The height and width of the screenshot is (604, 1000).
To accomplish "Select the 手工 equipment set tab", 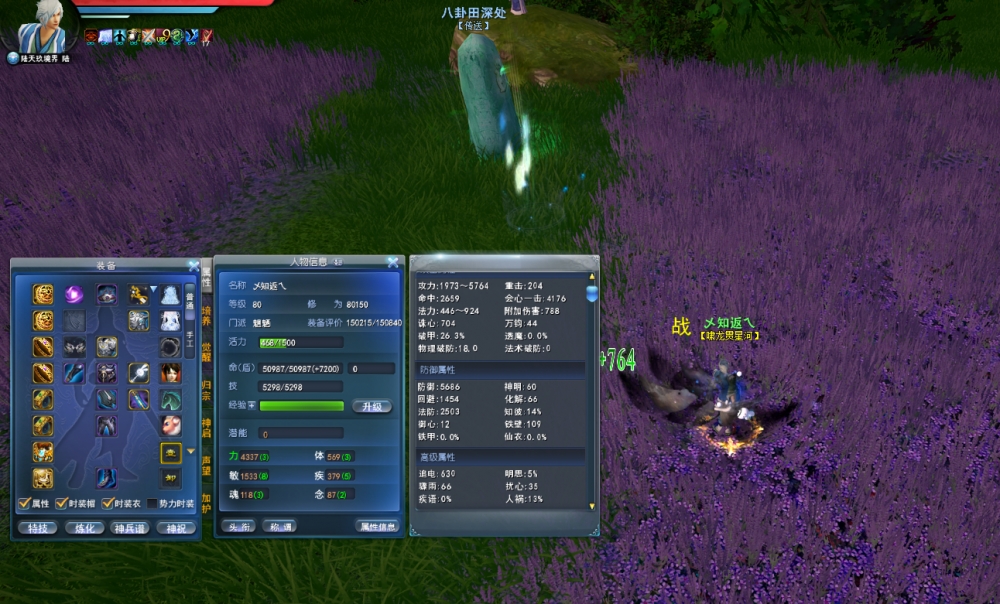I will (191, 341).
